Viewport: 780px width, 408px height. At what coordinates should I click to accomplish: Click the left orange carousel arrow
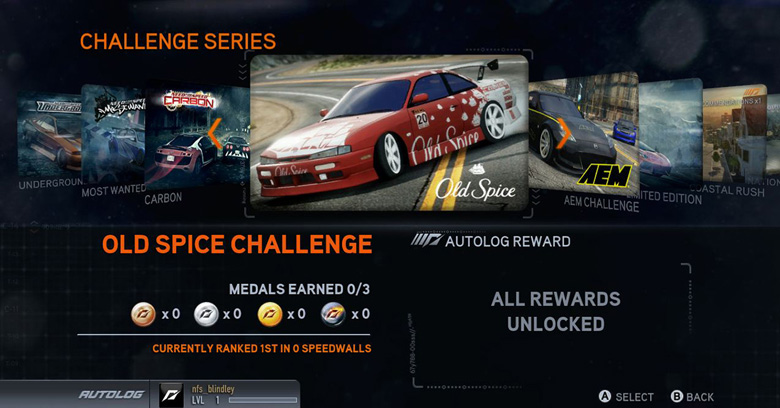[215, 133]
